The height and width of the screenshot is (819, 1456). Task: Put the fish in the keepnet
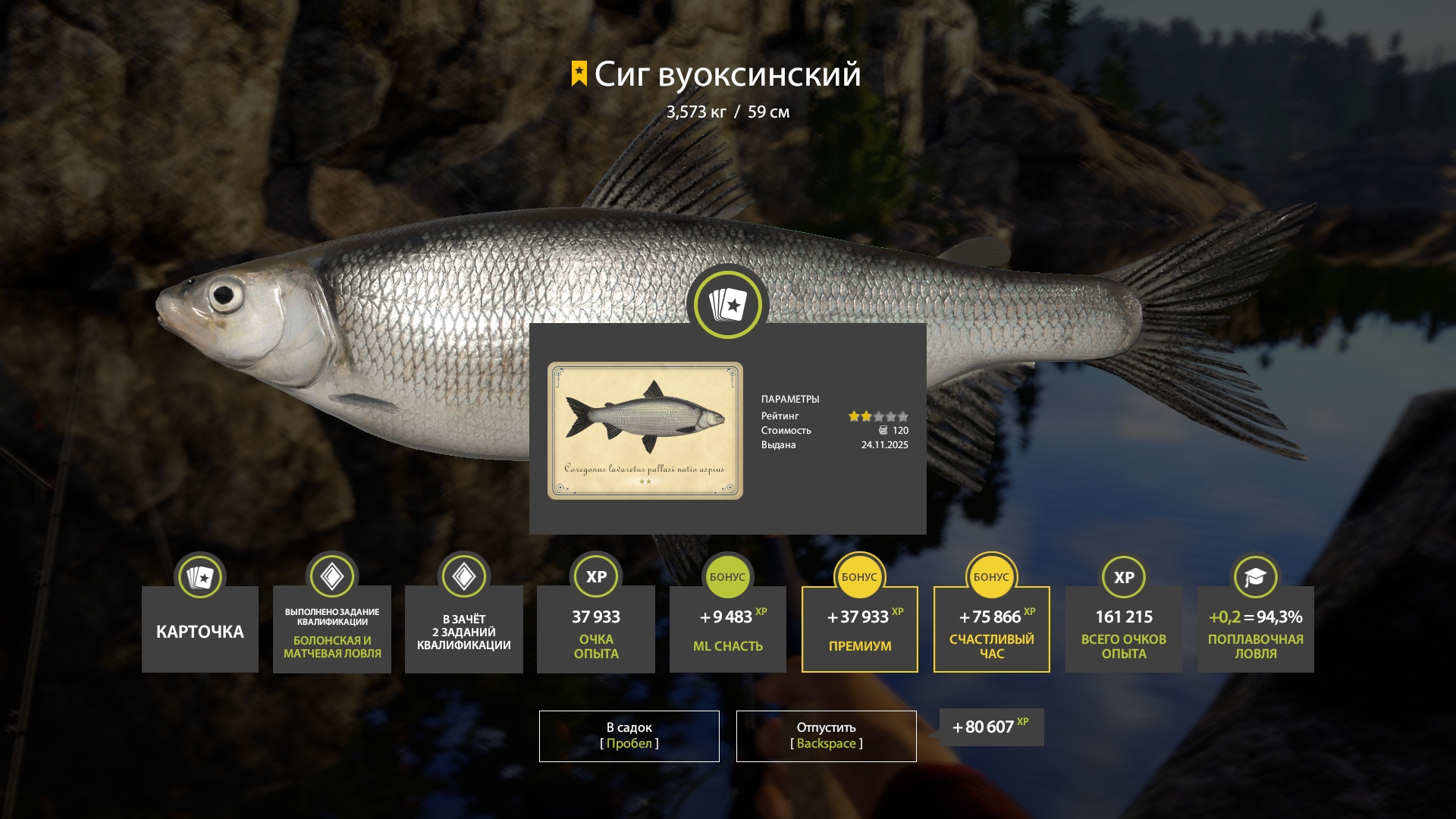pyautogui.click(x=629, y=736)
